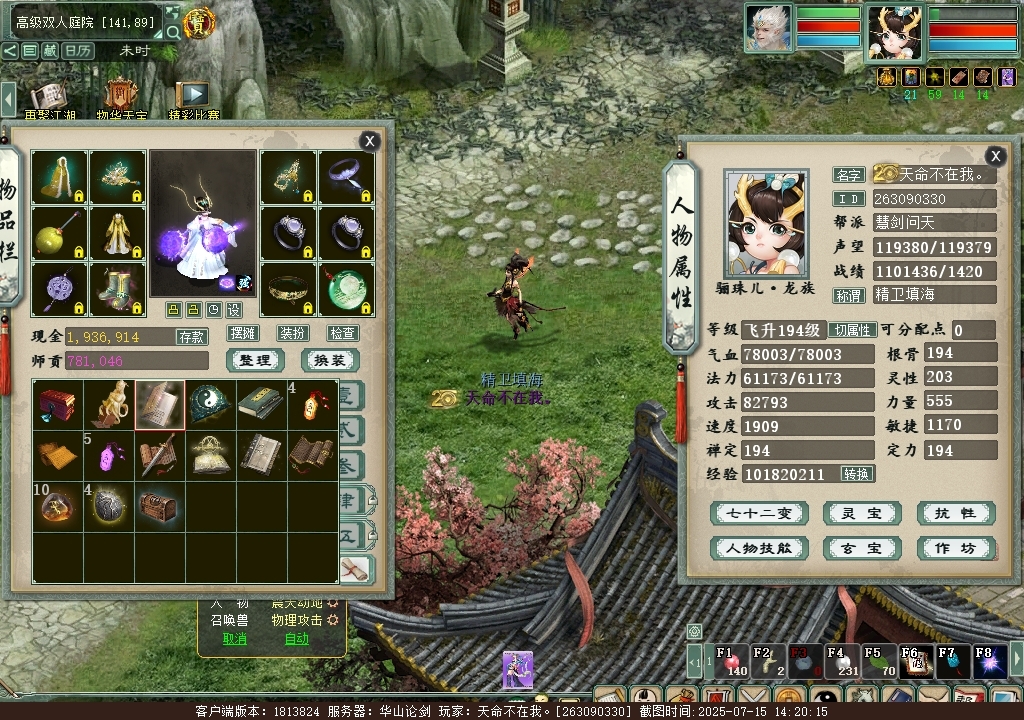Click the 转换 experience convert button
The image size is (1024, 720).
[x=857, y=474]
